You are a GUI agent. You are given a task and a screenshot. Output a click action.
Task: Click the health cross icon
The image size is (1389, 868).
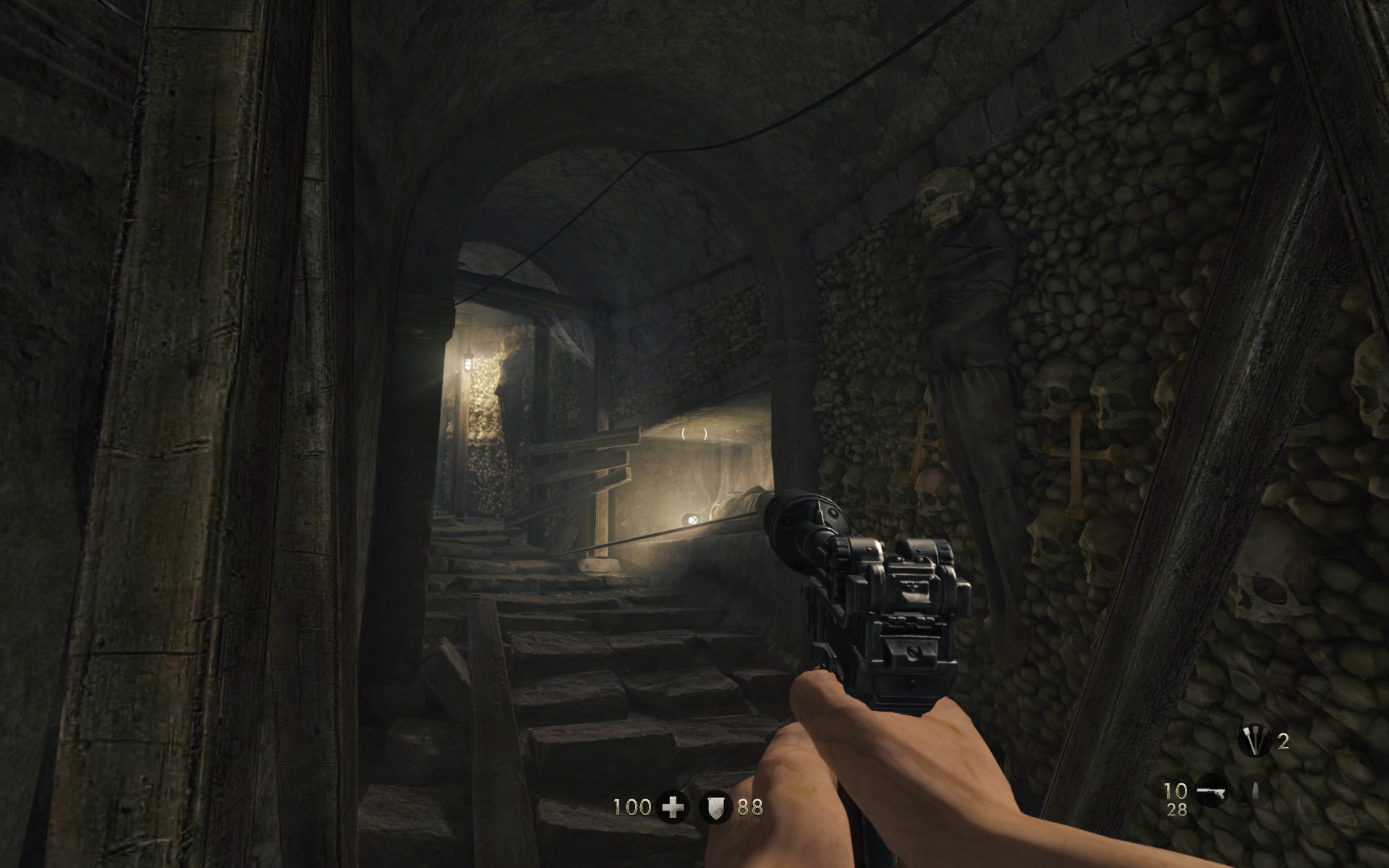673,807
